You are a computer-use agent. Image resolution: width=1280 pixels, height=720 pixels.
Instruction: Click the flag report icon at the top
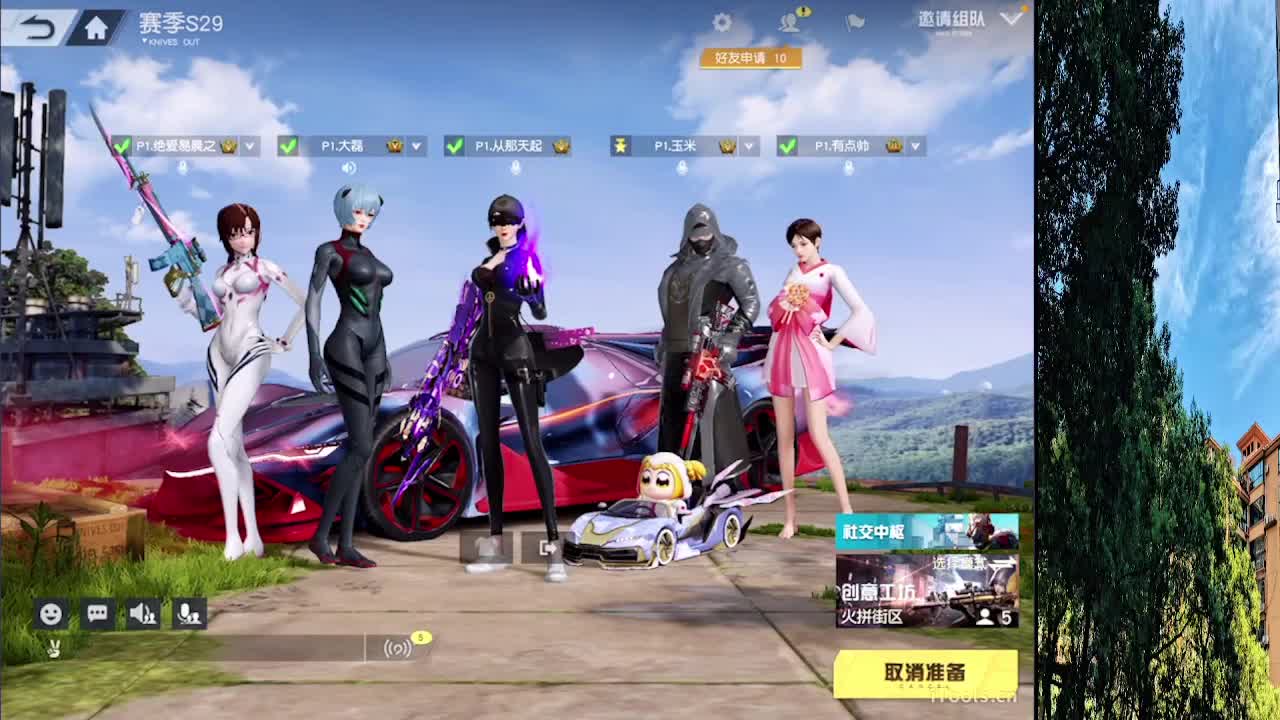(x=853, y=23)
